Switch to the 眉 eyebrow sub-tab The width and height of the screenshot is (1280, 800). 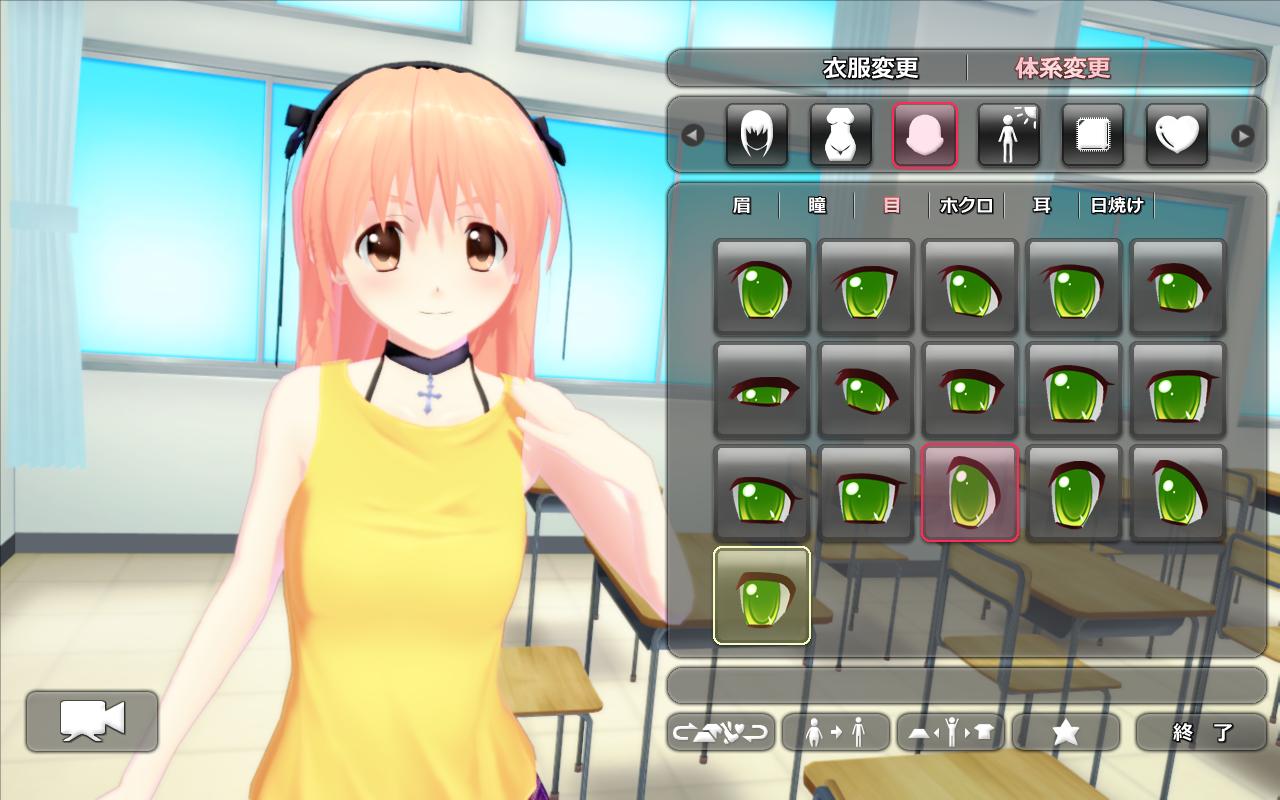741,205
